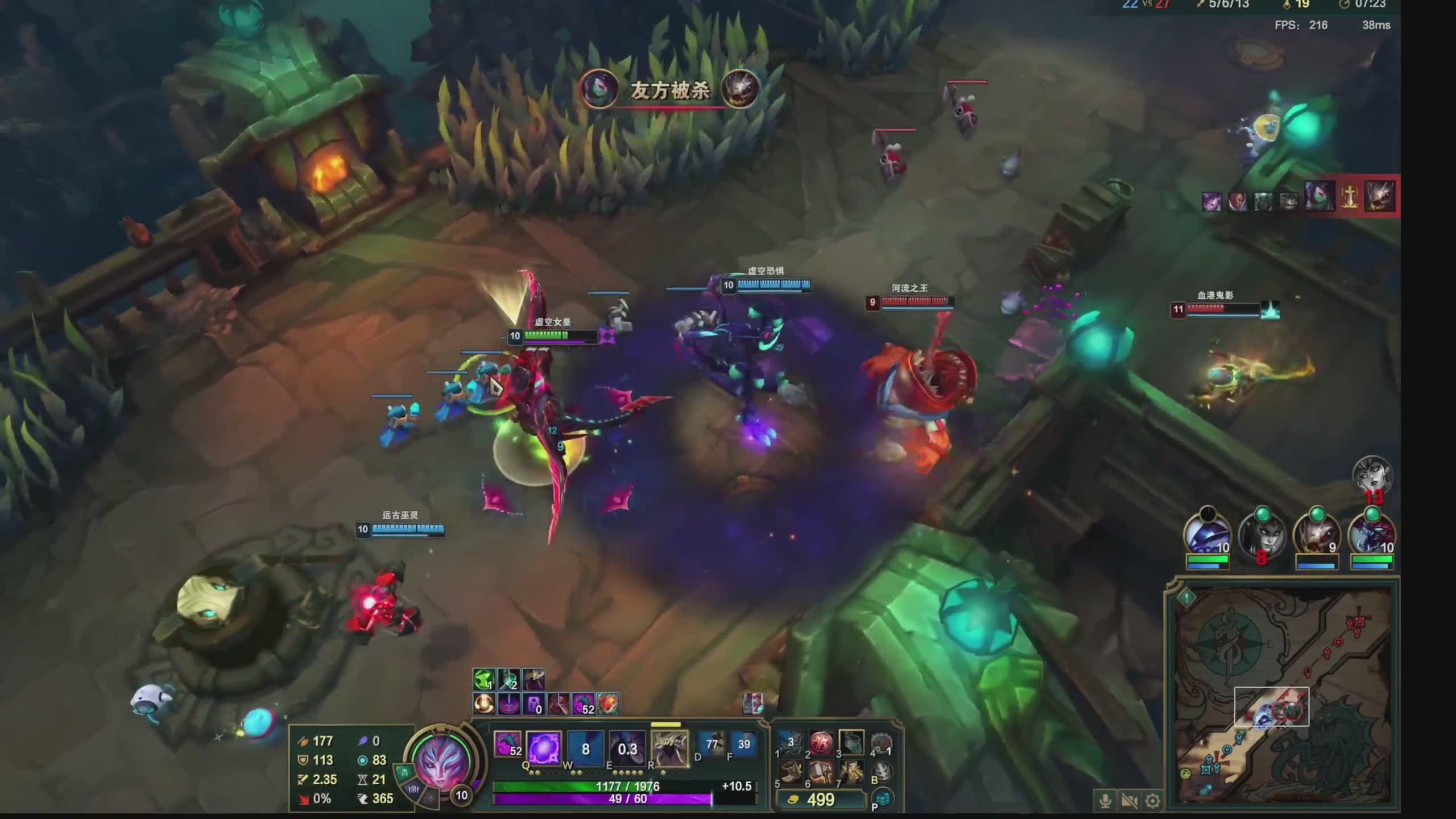The image size is (1456, 819).
Task: Click the ping diamond on minimap corner
Action: pos(1186,597)
